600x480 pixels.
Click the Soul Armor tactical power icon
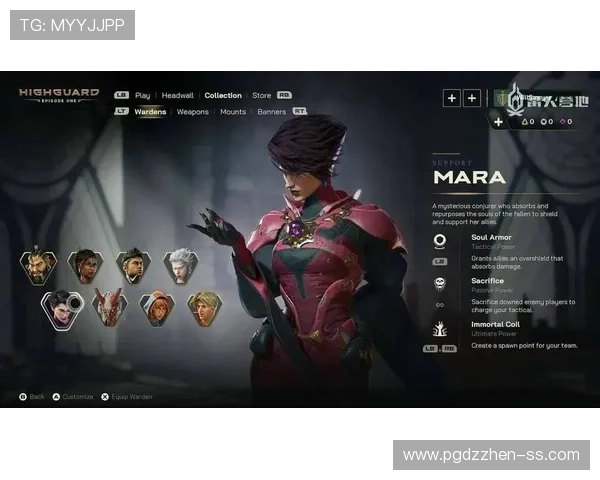coord(440,241)
